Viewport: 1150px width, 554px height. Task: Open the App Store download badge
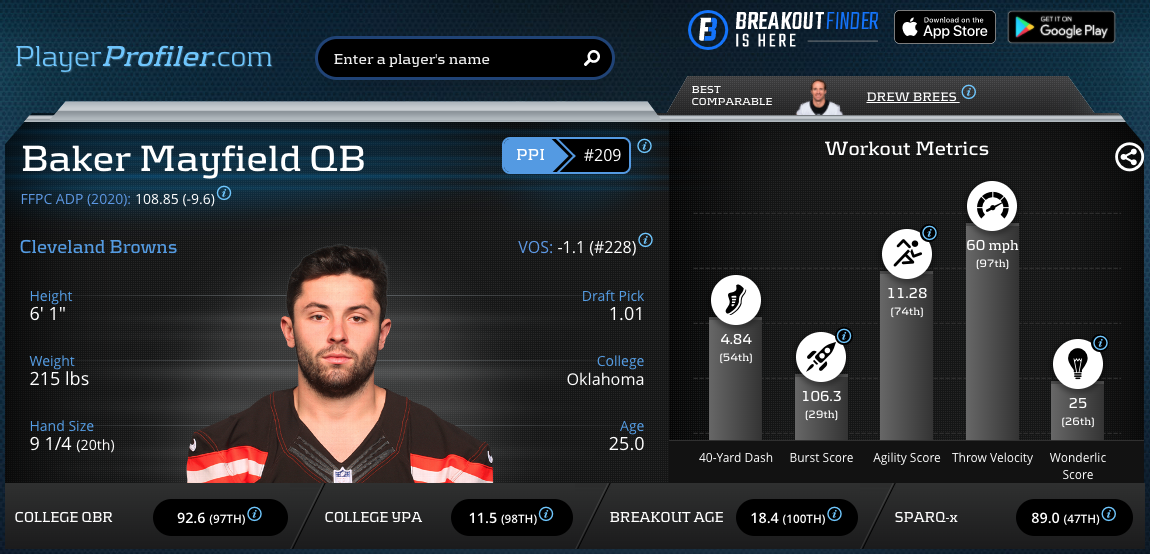pos(944,27)
